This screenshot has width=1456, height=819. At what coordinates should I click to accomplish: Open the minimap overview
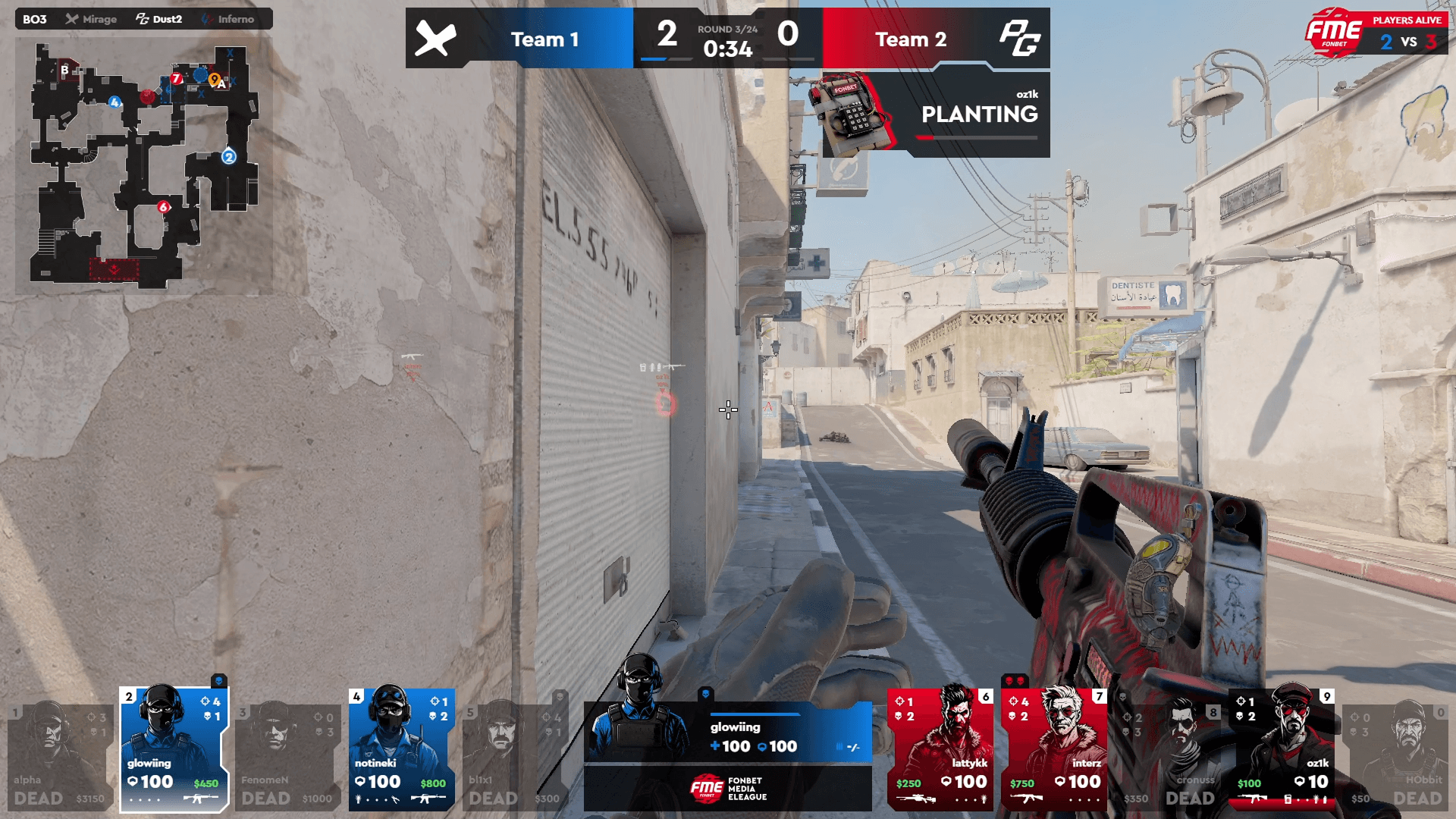coord(144,165)
